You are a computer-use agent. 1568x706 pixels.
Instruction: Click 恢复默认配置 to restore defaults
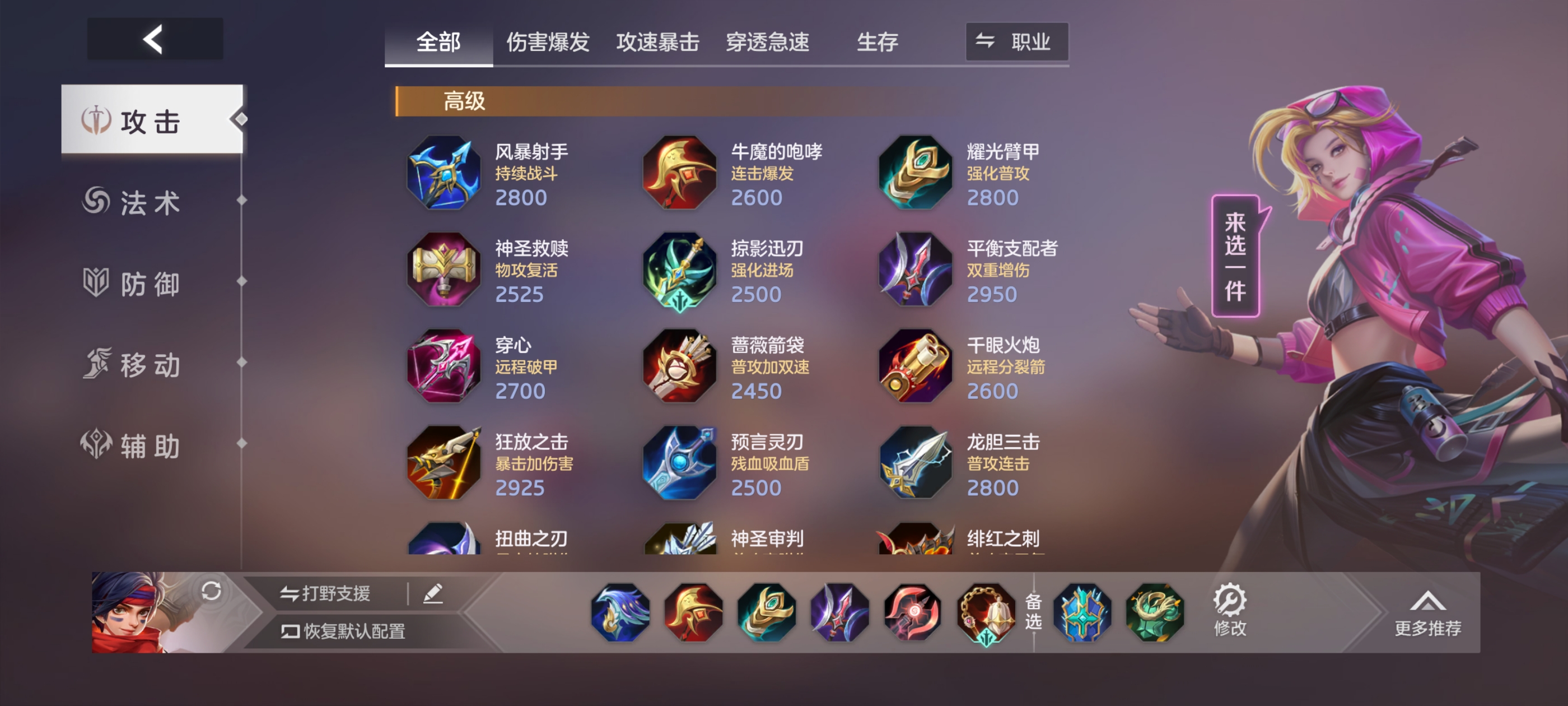point(344,634)
